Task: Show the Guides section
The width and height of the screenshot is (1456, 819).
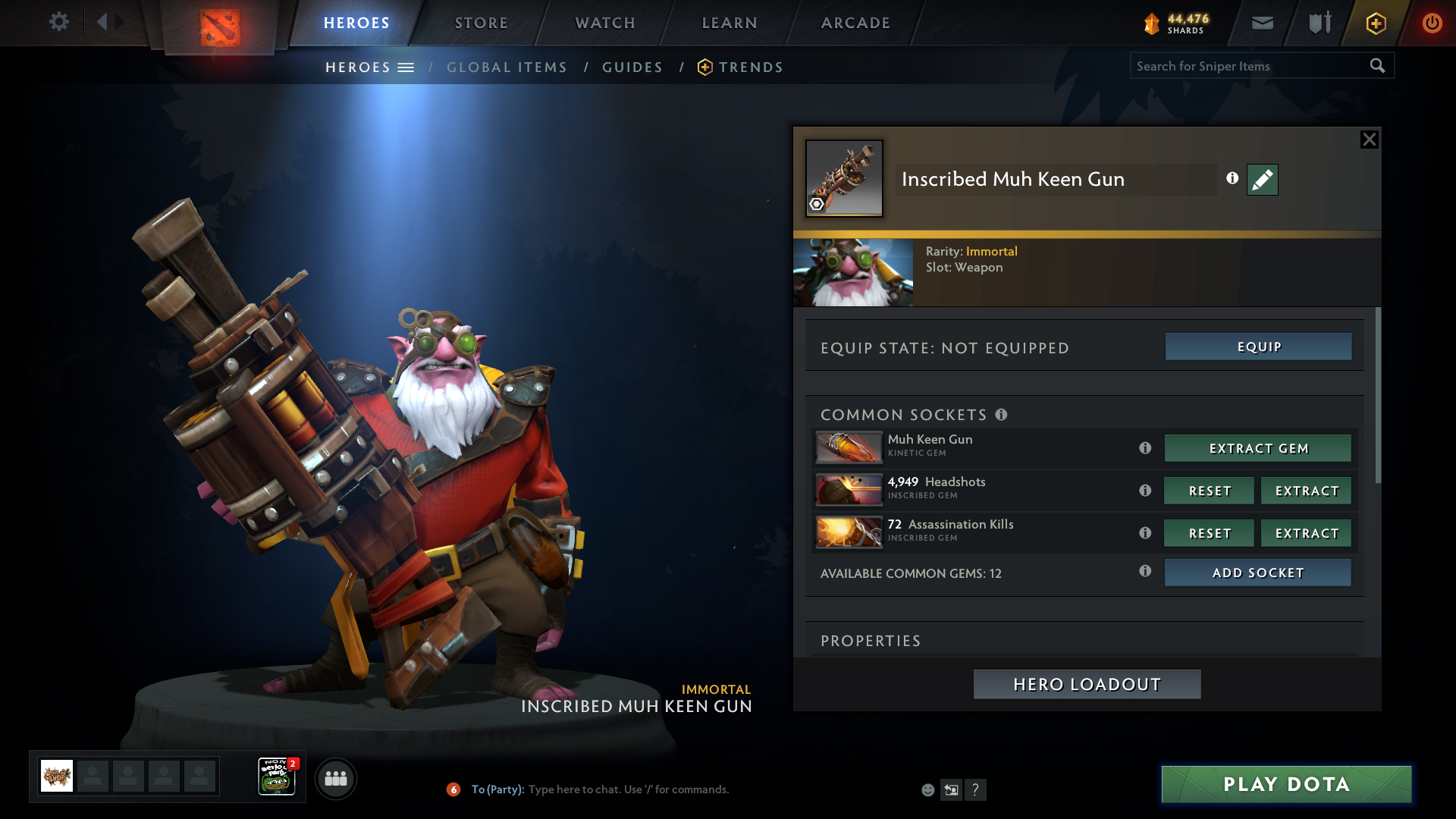Action: click(x=632, y=67)
